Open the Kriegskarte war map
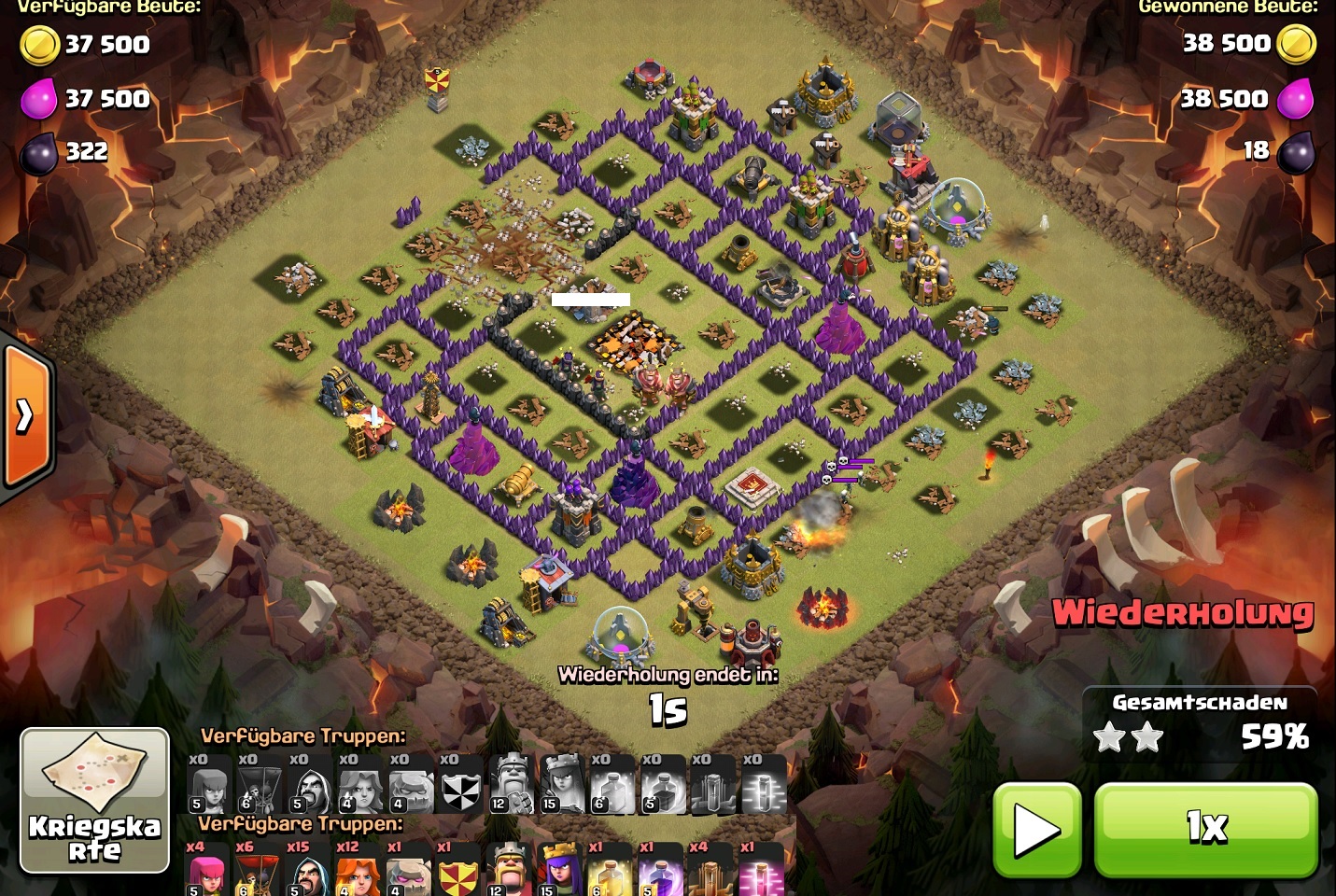The image size is (1336, 896). tap(94, 802)
